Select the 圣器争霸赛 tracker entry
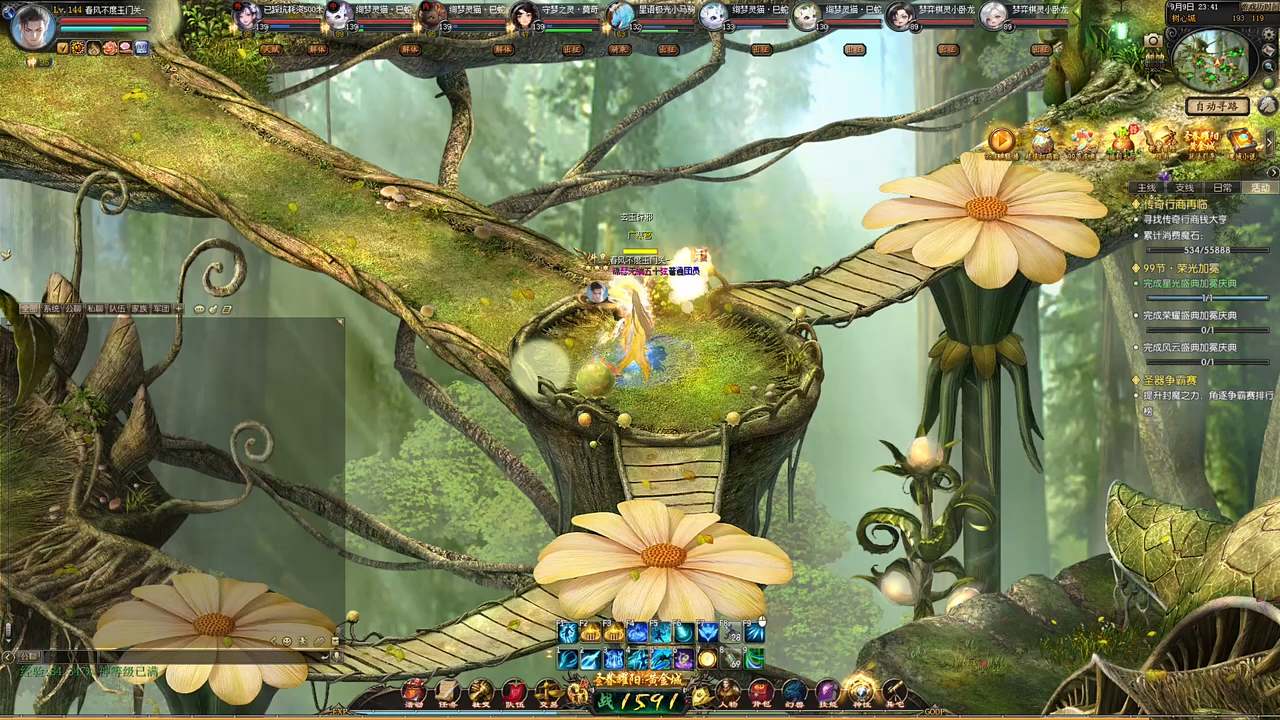This screenshot has width=1280, height=720. (1170, 381)
